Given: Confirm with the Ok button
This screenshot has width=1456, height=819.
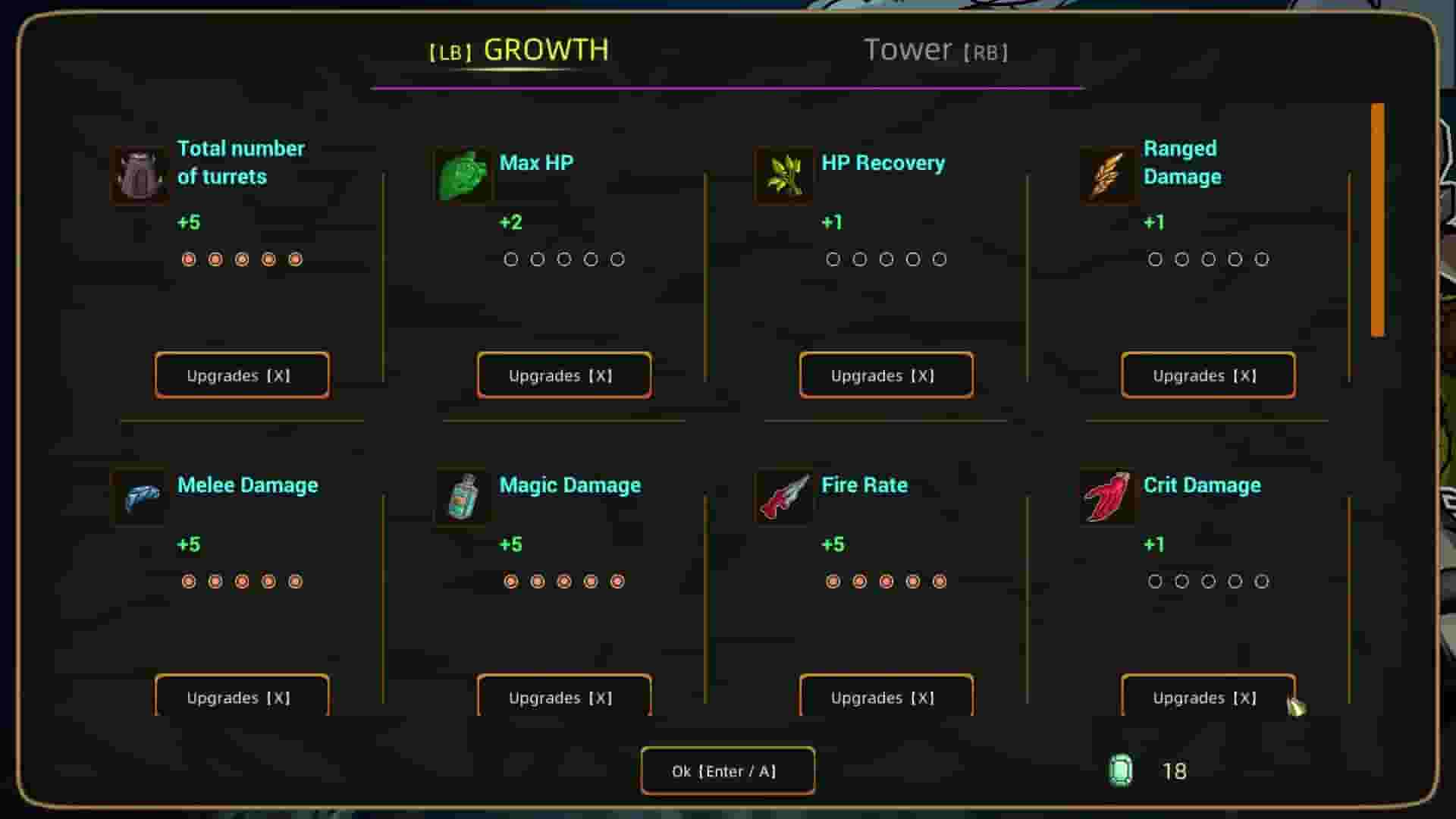Looking at the screenshot, I should point(727,770).
